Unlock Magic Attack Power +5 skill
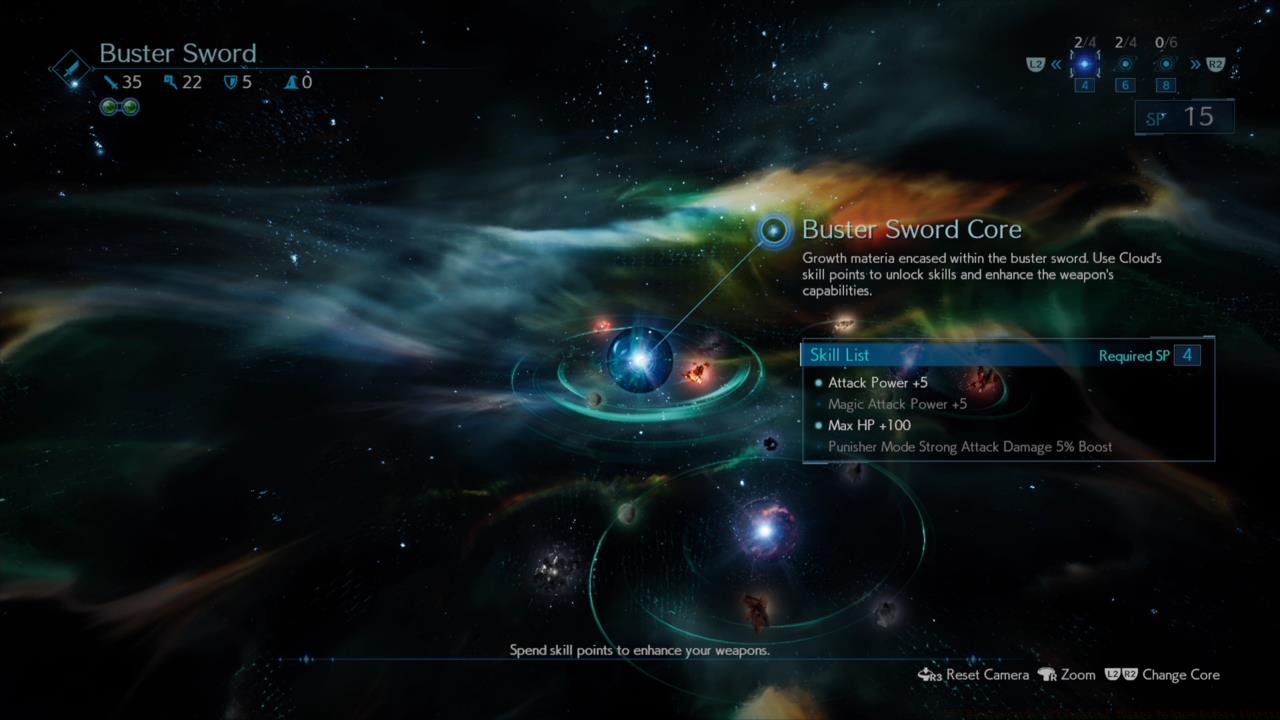This screenshot has height=720, width=1280. 897,405
